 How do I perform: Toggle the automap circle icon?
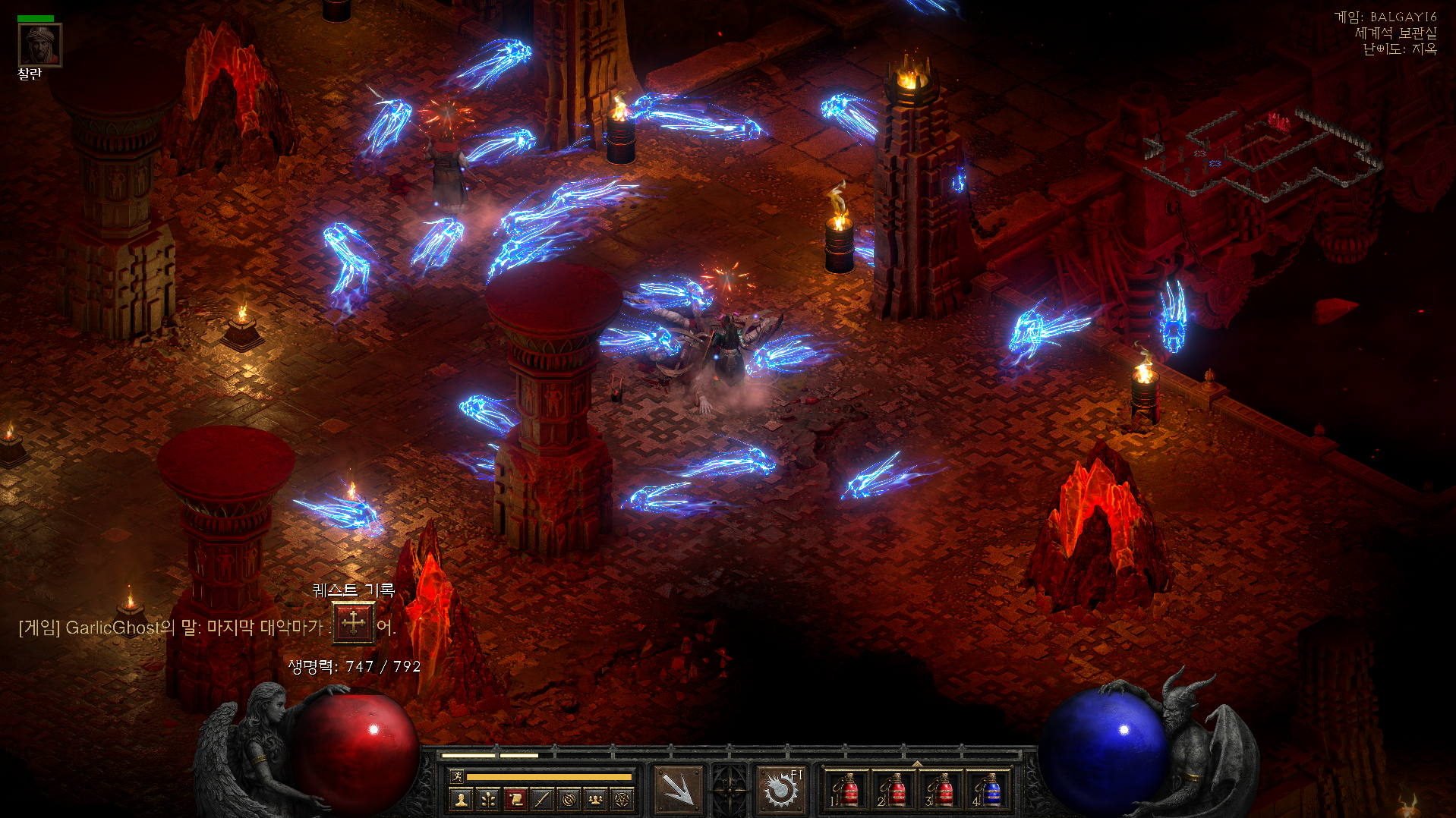pos(569,799)
